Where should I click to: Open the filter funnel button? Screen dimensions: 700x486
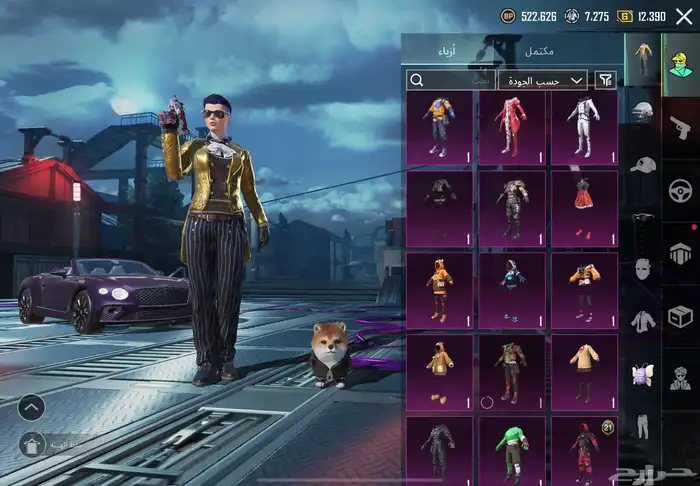605,80
